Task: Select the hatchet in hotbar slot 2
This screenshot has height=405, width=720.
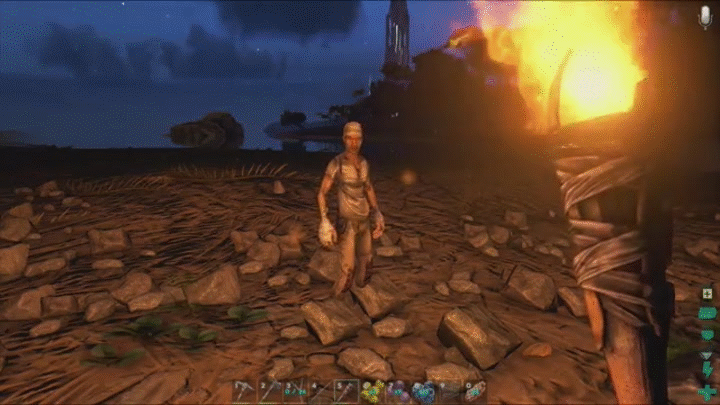Action: pos(270,391)
